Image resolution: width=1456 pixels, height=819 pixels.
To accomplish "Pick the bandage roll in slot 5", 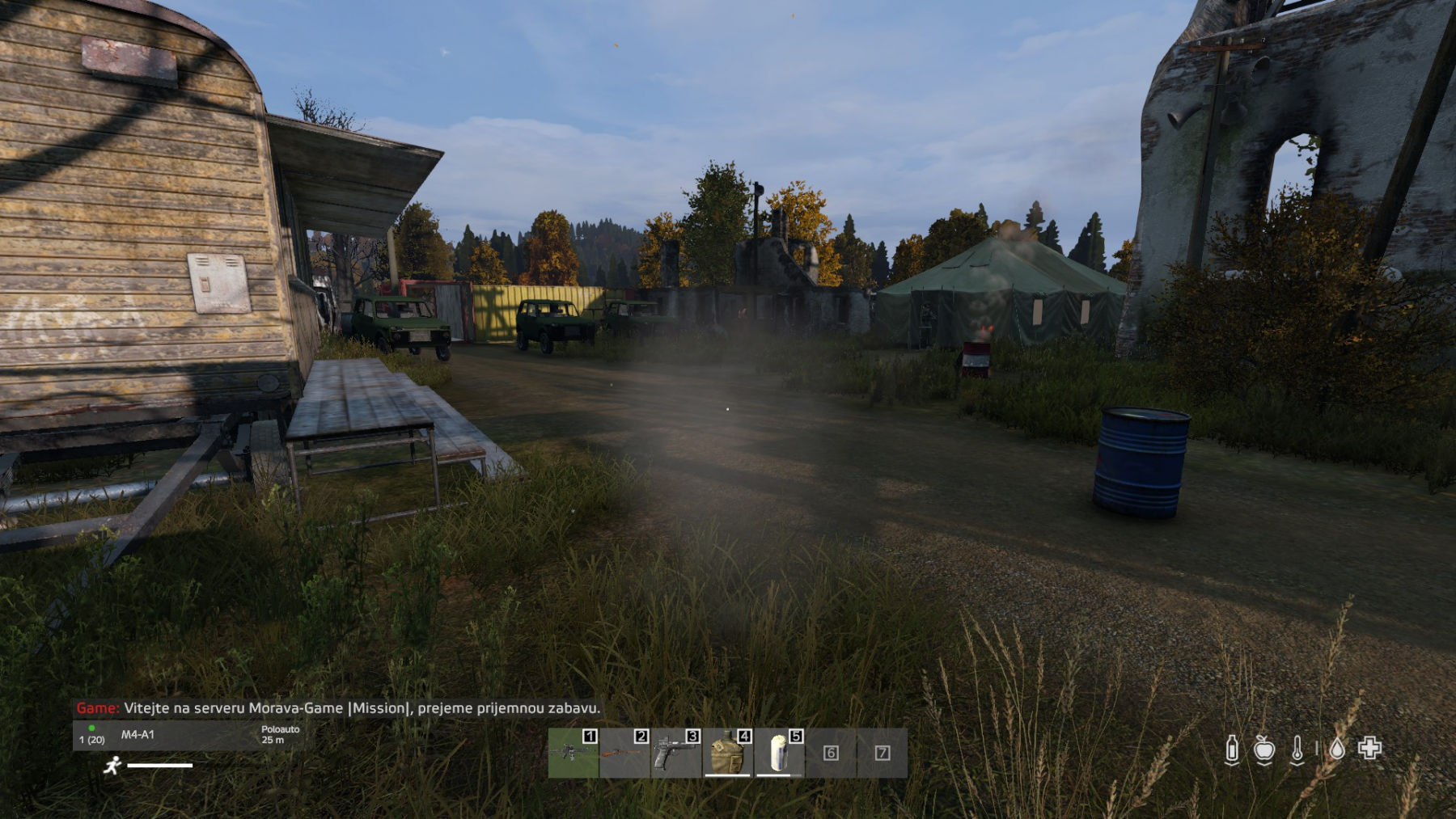I will click(778, 753).
